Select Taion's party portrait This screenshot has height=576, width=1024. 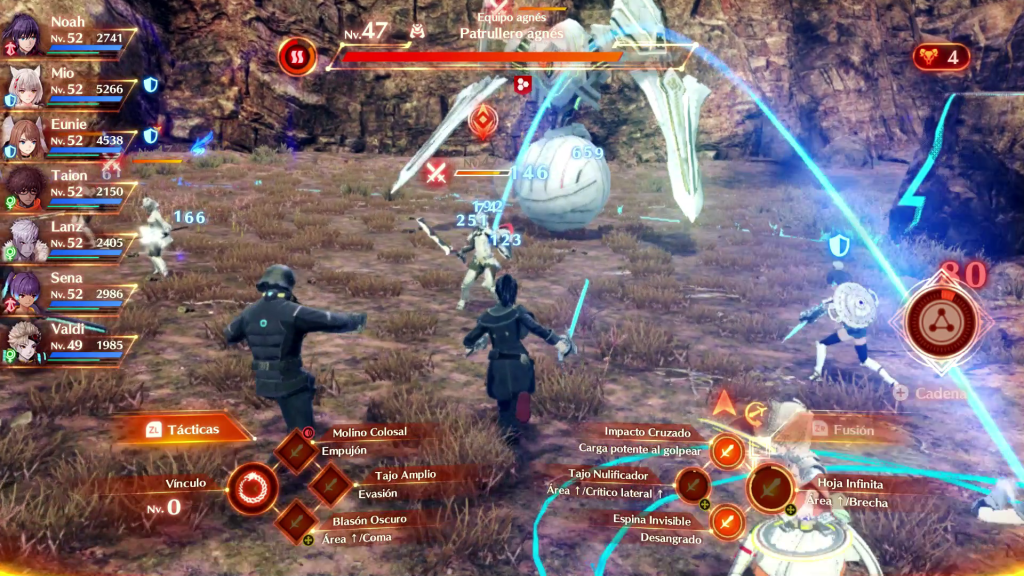click(24, 188)
